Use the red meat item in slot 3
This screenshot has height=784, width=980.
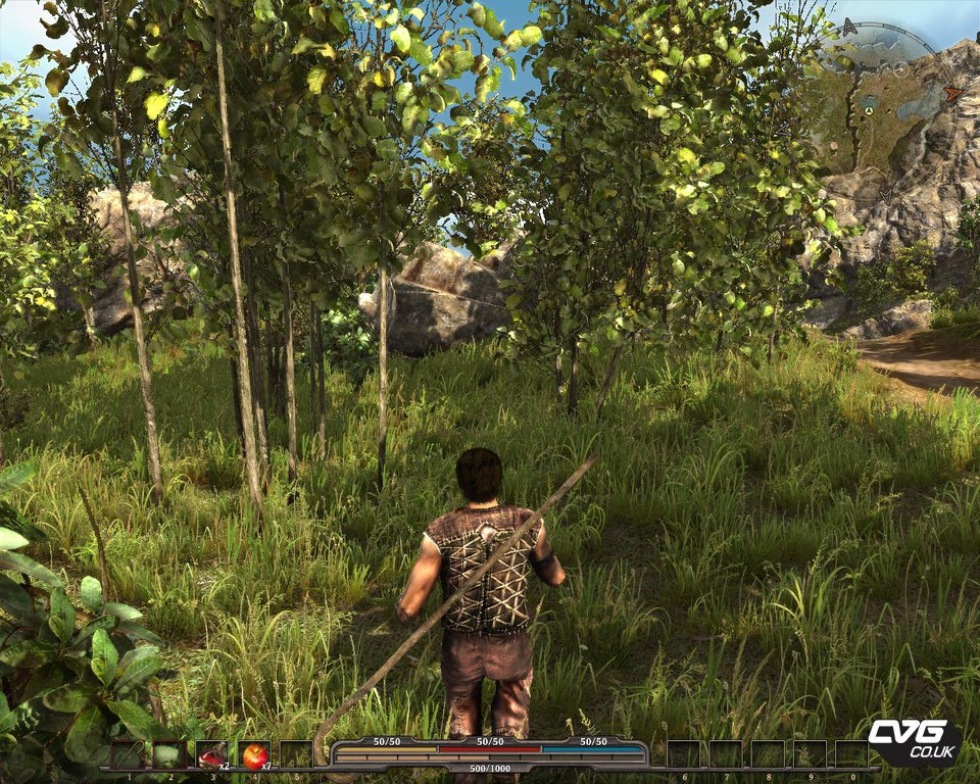(212, 755)
